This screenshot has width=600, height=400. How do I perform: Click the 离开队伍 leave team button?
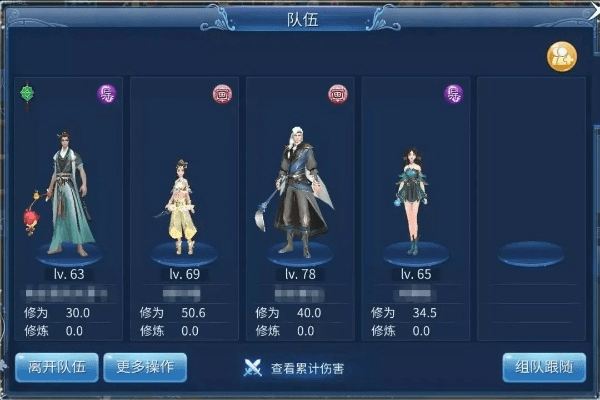pos(57,367)
